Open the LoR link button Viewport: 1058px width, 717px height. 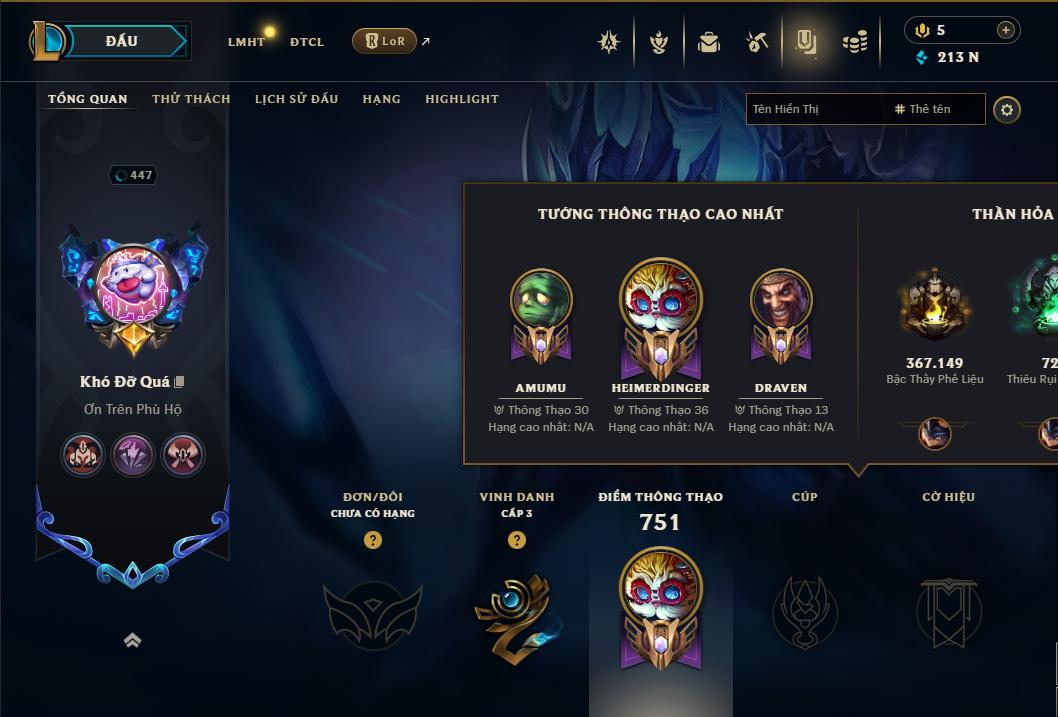click(x=384, y=41)
